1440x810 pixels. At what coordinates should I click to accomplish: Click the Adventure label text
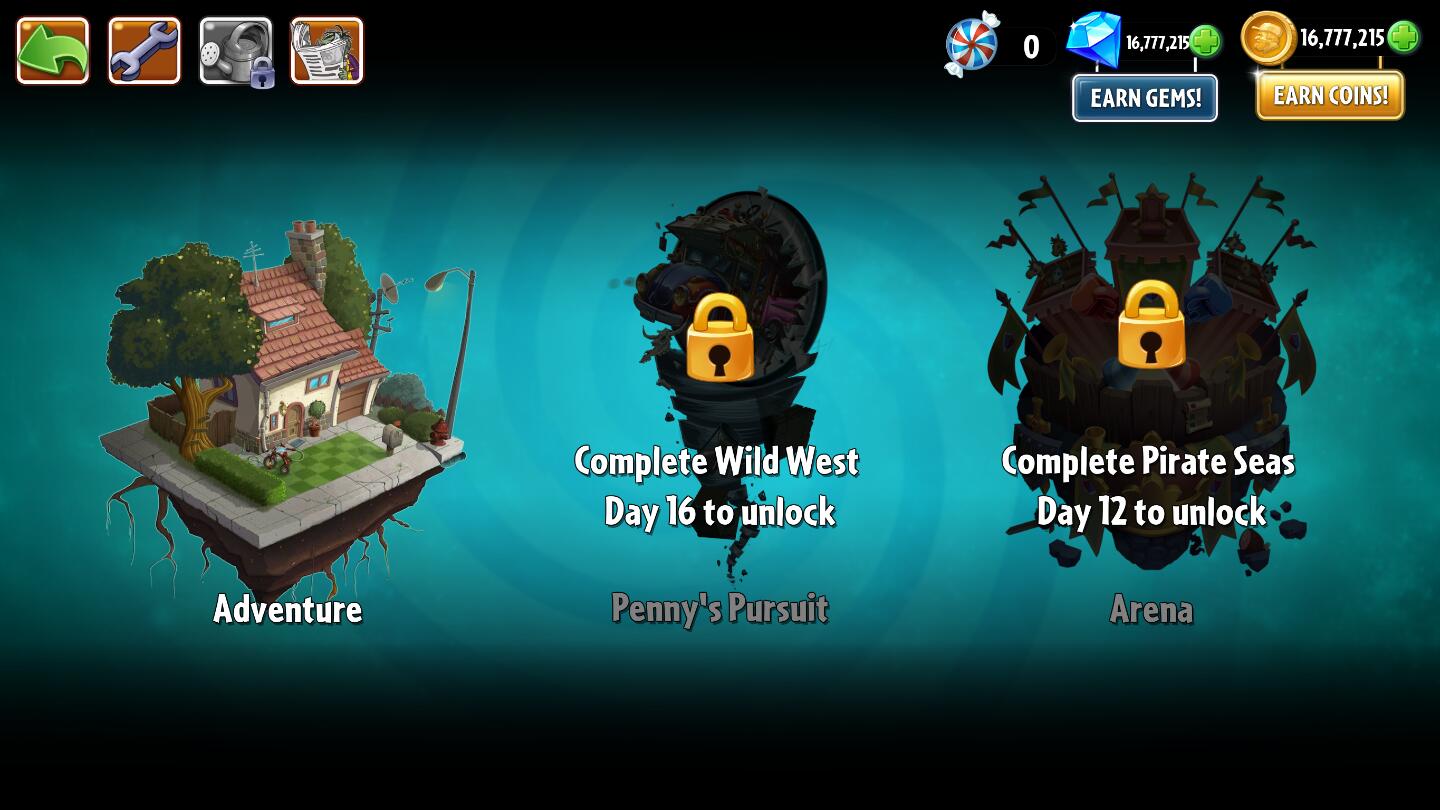(286, 611)
